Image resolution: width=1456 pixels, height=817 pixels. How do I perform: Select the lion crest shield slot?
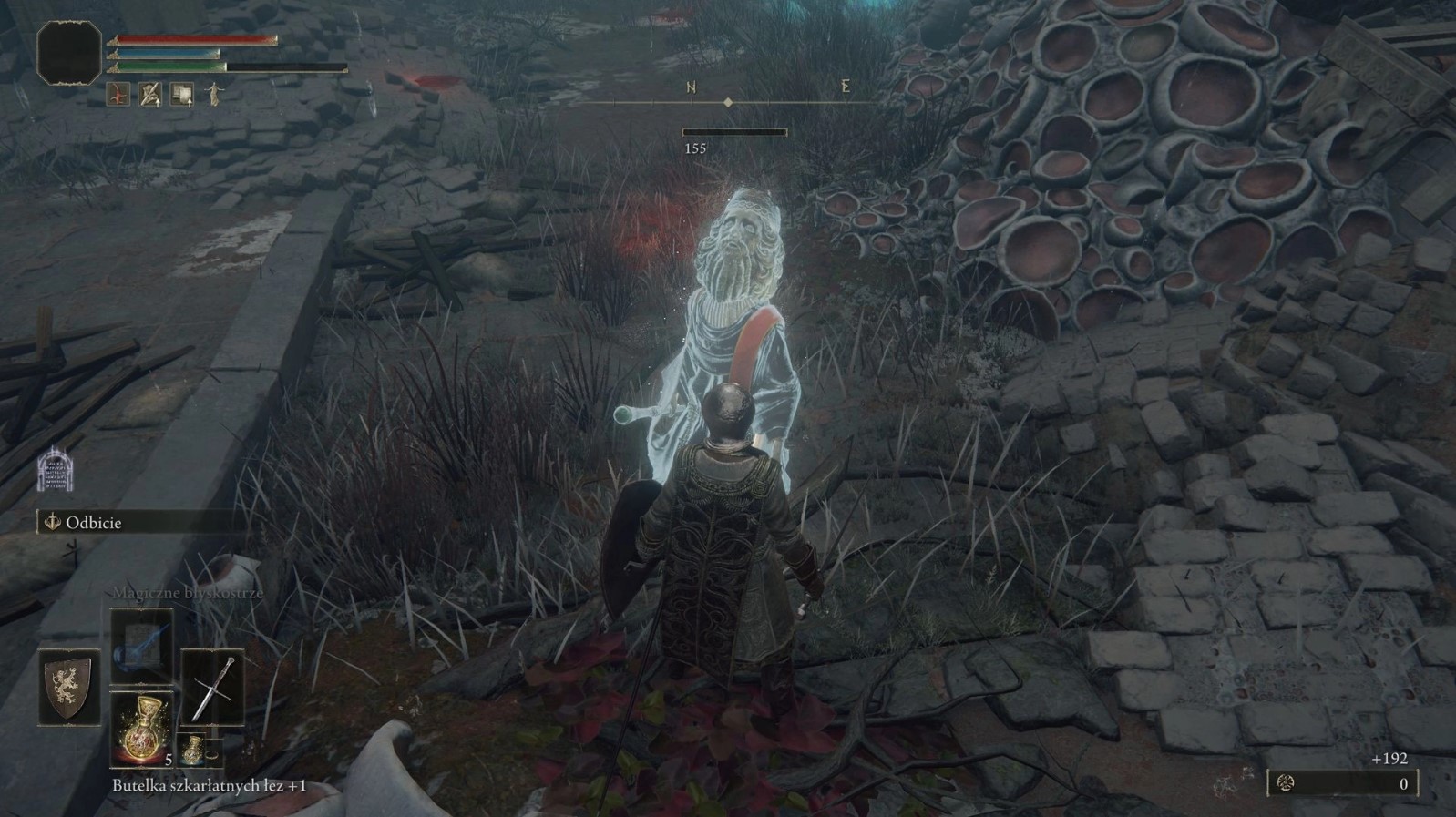click(x=69, y=688)
